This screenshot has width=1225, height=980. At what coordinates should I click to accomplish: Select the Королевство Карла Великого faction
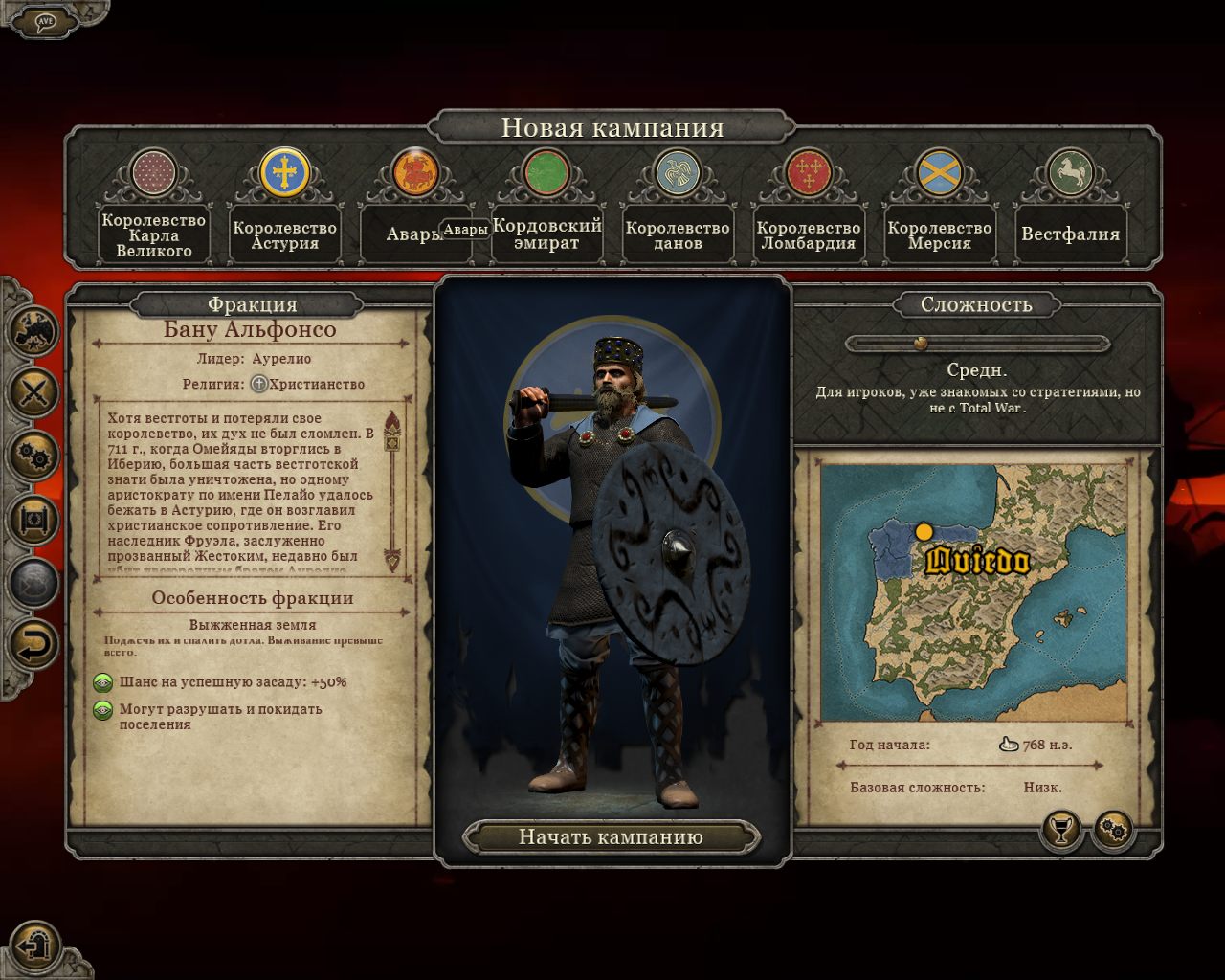(x=154, y=175)
